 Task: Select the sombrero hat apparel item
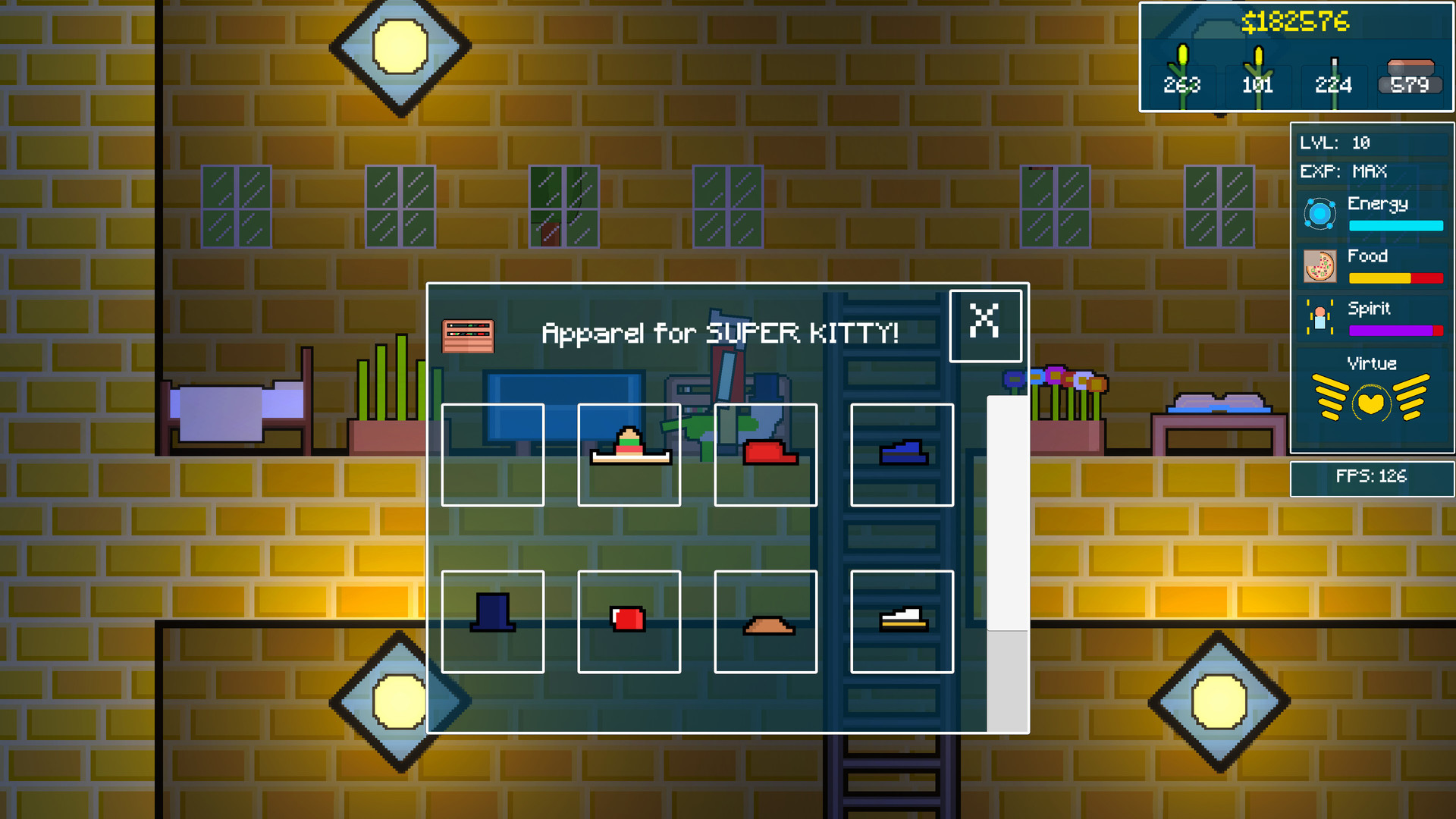(x=629, y=455)
